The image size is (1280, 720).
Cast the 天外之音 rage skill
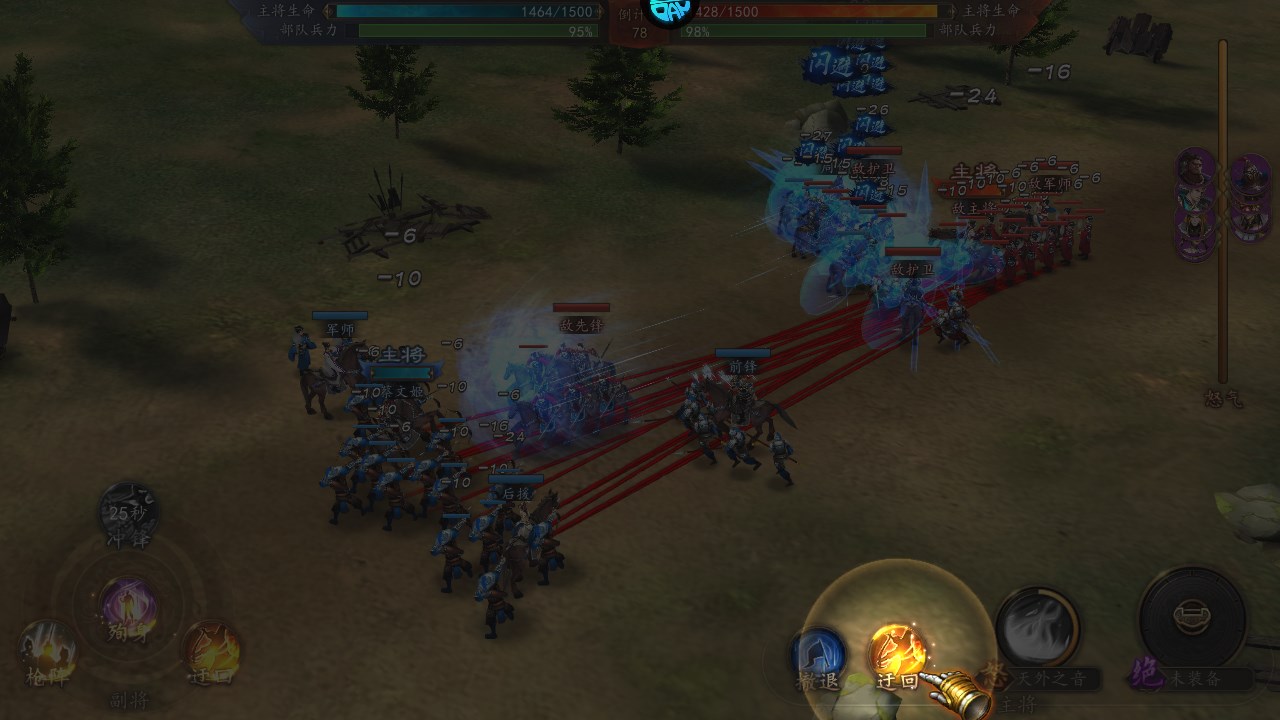[1037, 630]
